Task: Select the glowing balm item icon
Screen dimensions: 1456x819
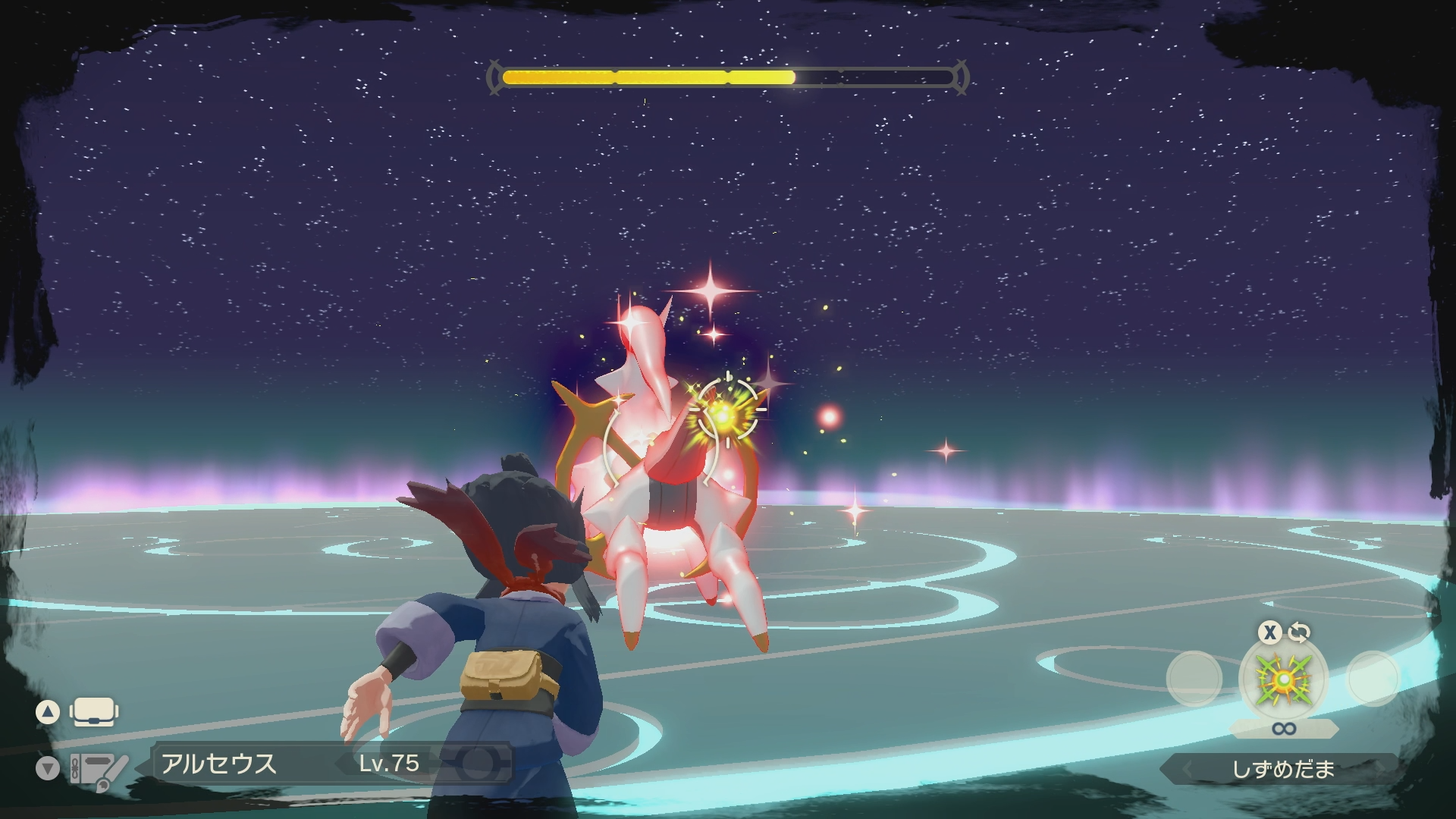Action: coord(1283,679)
